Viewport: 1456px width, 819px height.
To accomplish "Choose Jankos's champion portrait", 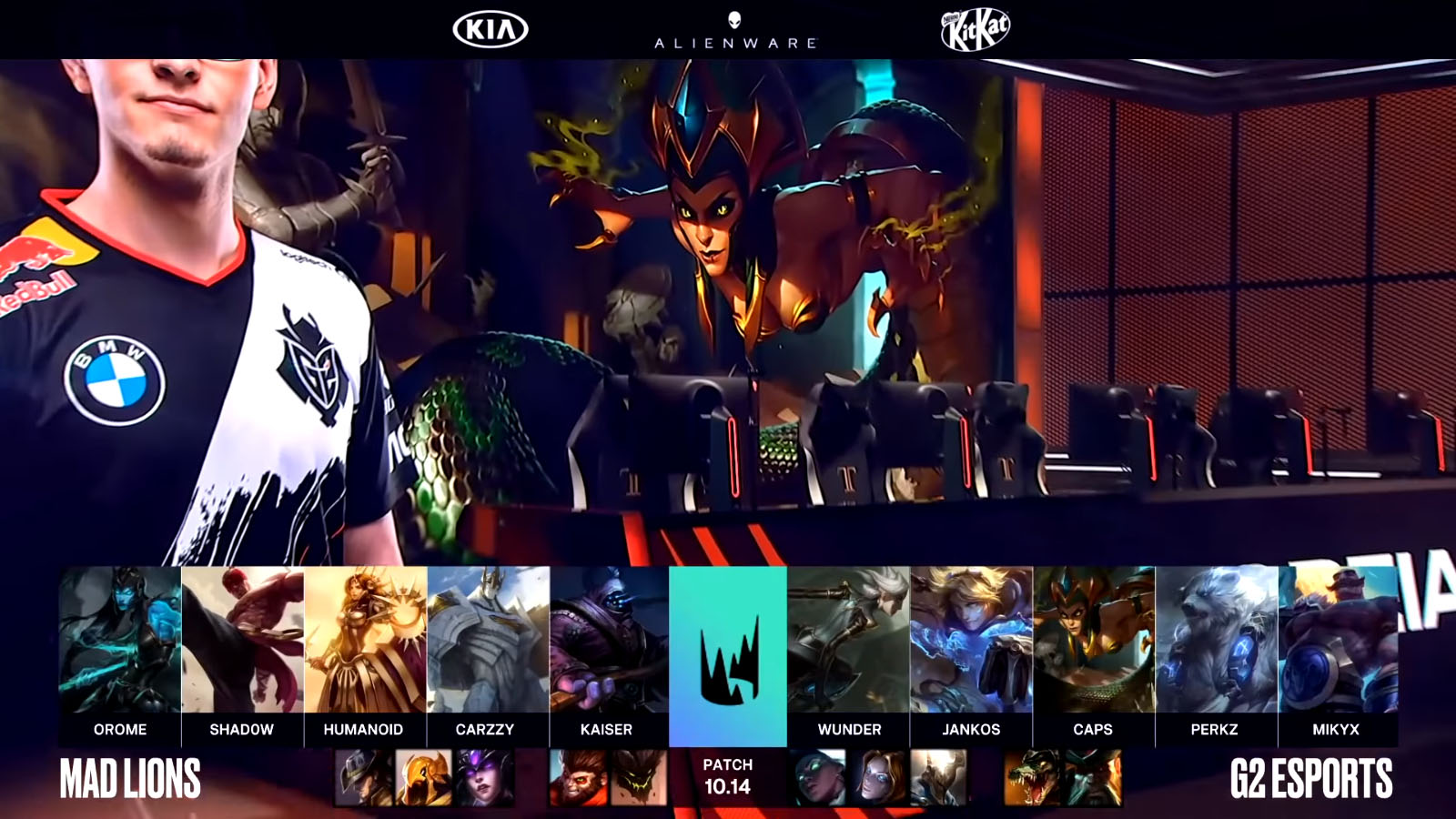I will tap(971, 641).
